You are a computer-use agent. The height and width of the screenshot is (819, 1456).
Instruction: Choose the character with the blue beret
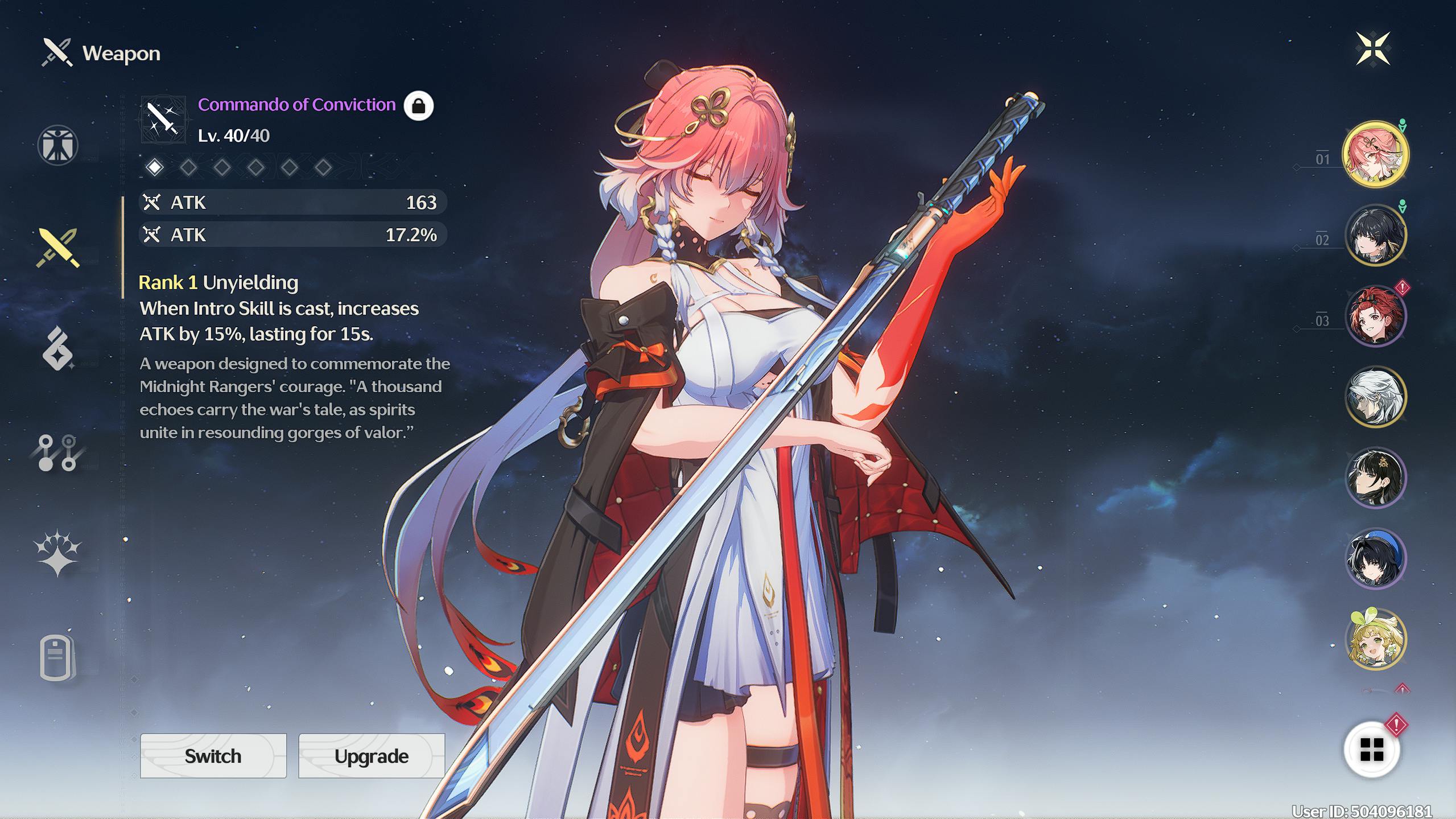tap(1375, 558)
